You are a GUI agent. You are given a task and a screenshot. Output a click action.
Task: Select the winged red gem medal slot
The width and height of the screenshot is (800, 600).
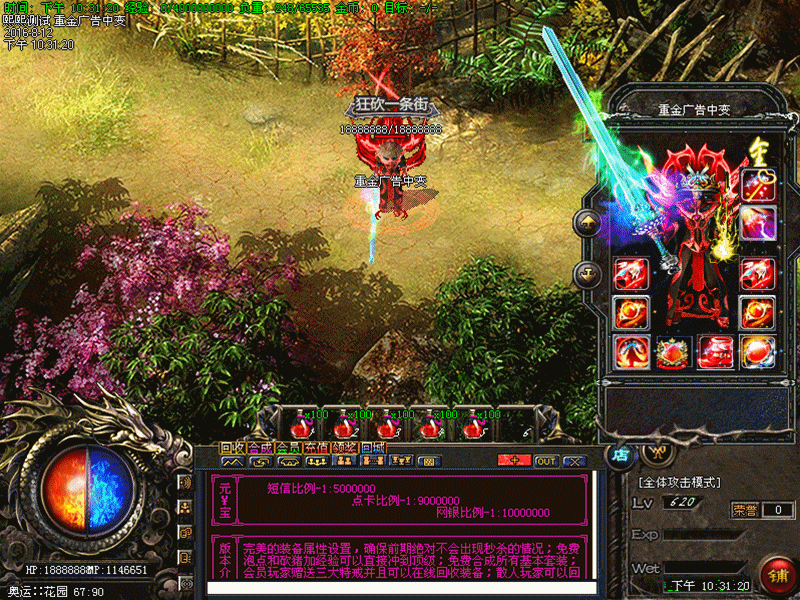(x=673, y=351)
